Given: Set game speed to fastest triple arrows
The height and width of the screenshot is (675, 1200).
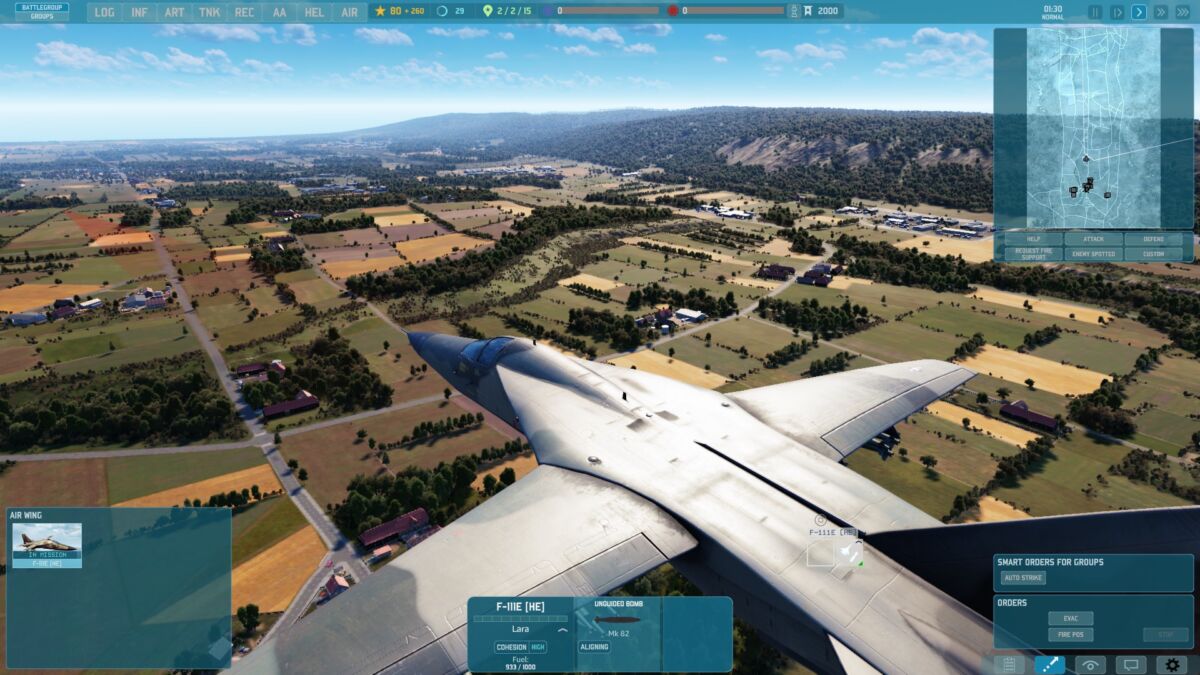Looking at the screenshot, I should pos(1183,12).
